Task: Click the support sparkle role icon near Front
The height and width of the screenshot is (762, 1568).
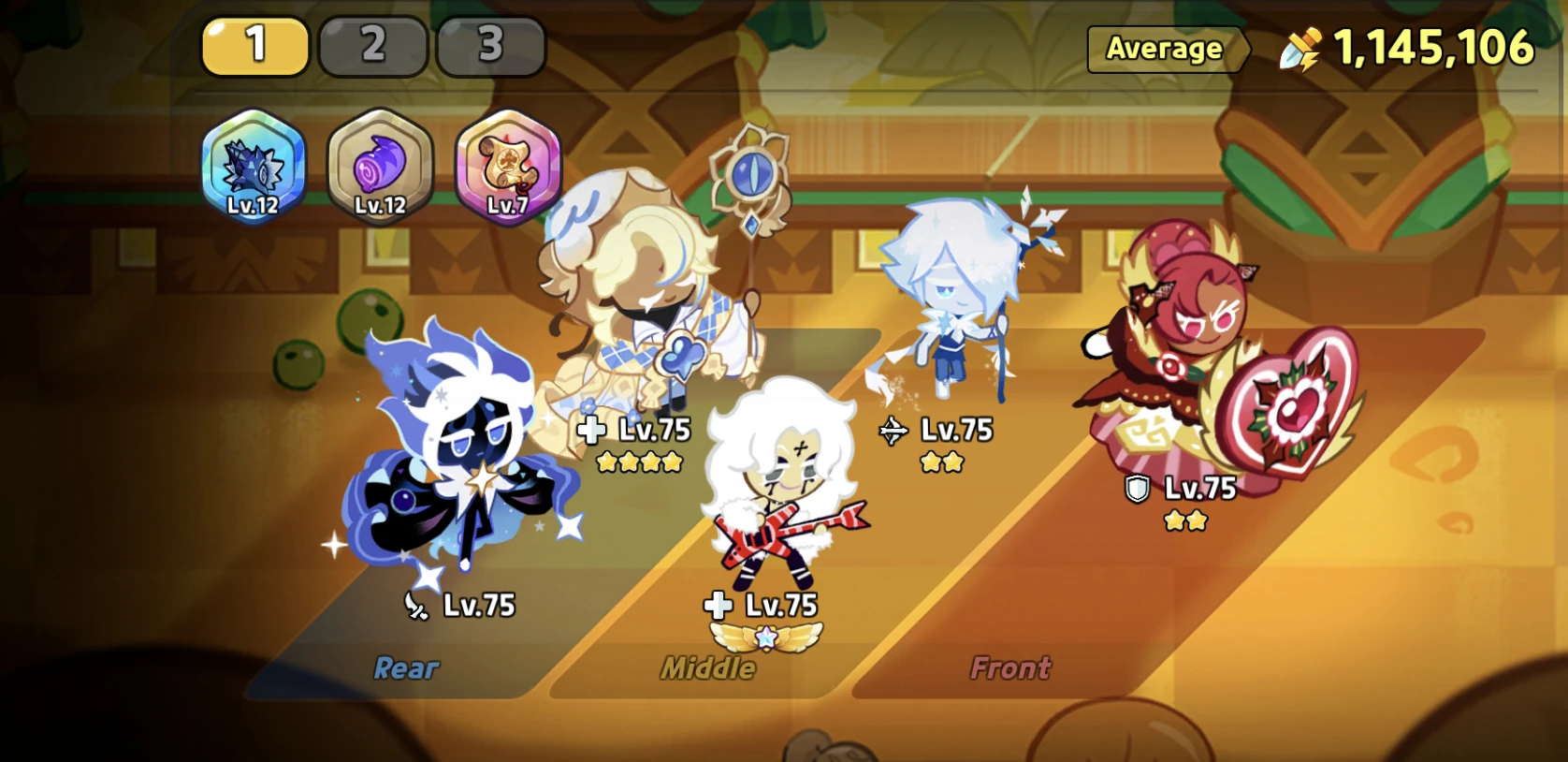Action: [894, 432]
